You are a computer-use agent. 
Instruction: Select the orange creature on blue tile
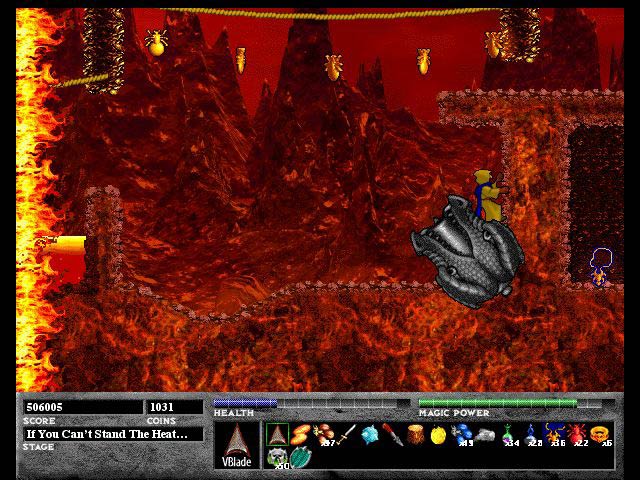[x=553, y=434]
